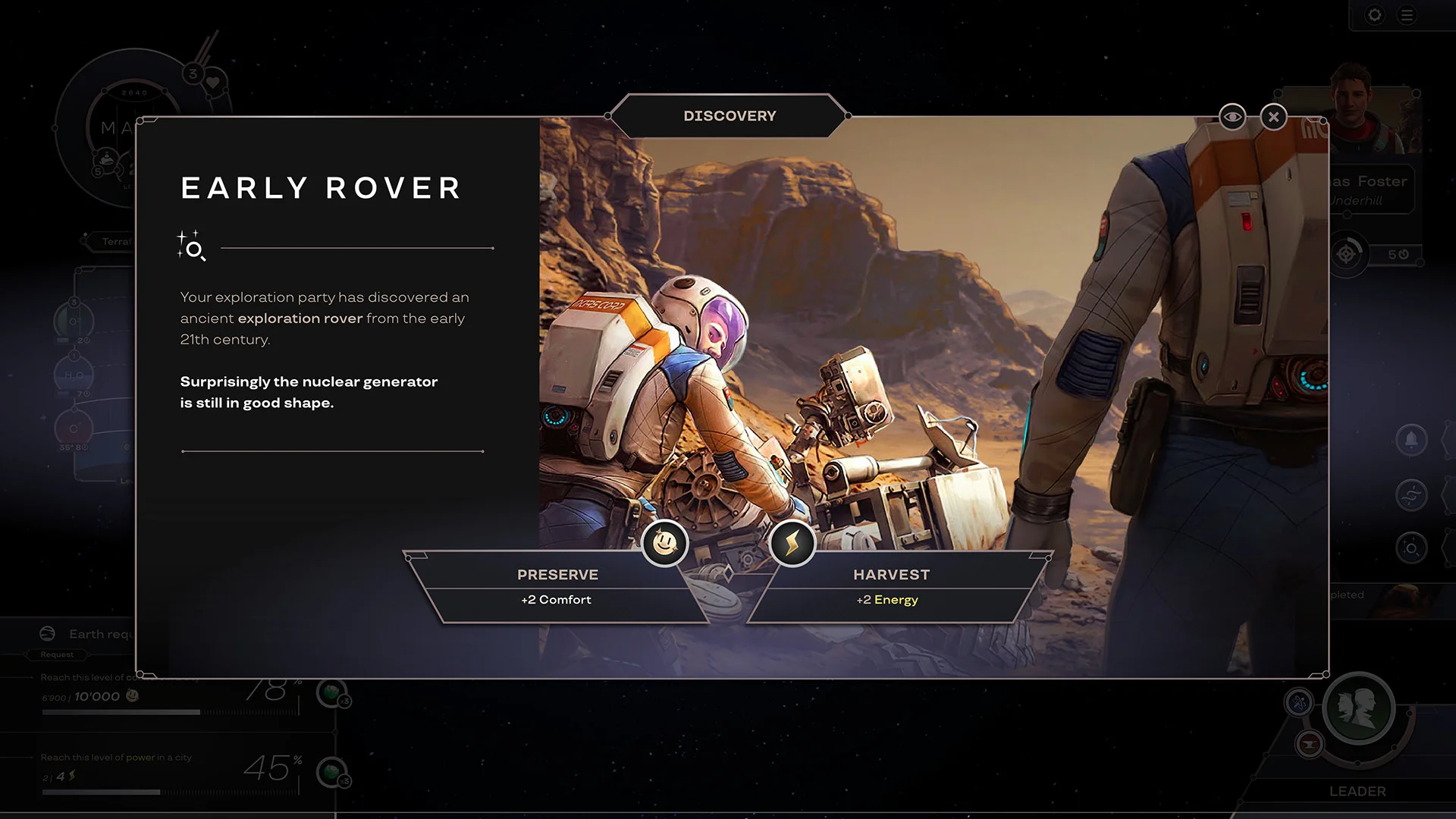Expand the Terraforming panel on the left

[x=114, y=241]
